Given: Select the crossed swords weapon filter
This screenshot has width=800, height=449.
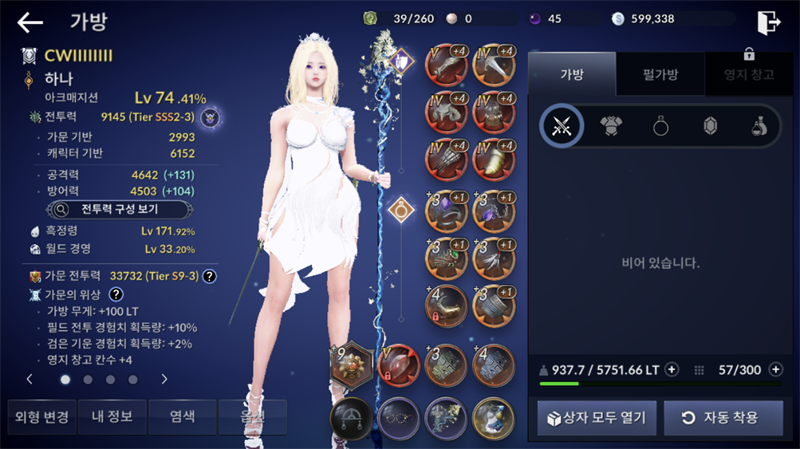Looking at the screenshot, I should tap(561, 125).
